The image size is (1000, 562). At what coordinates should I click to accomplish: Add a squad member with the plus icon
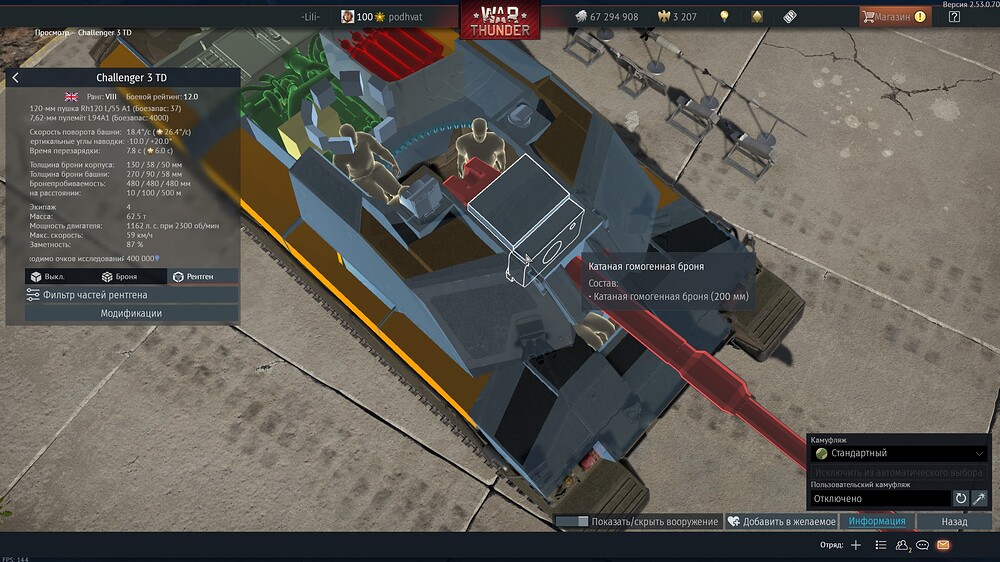855,545
